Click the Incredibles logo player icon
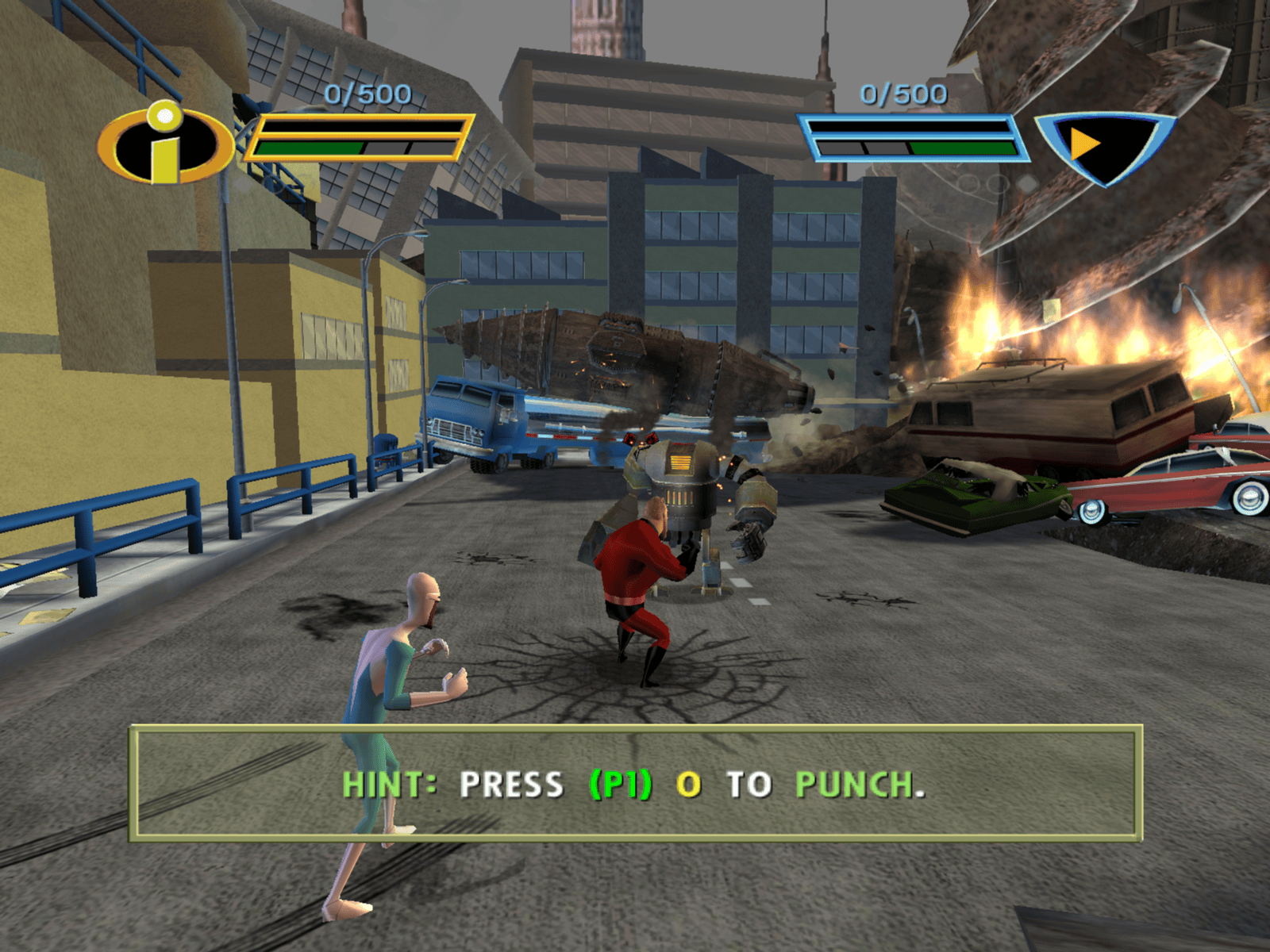Image resolution: width=1270 pixels, height=952 pixels. pyautogui.click(x=166, y=144)
